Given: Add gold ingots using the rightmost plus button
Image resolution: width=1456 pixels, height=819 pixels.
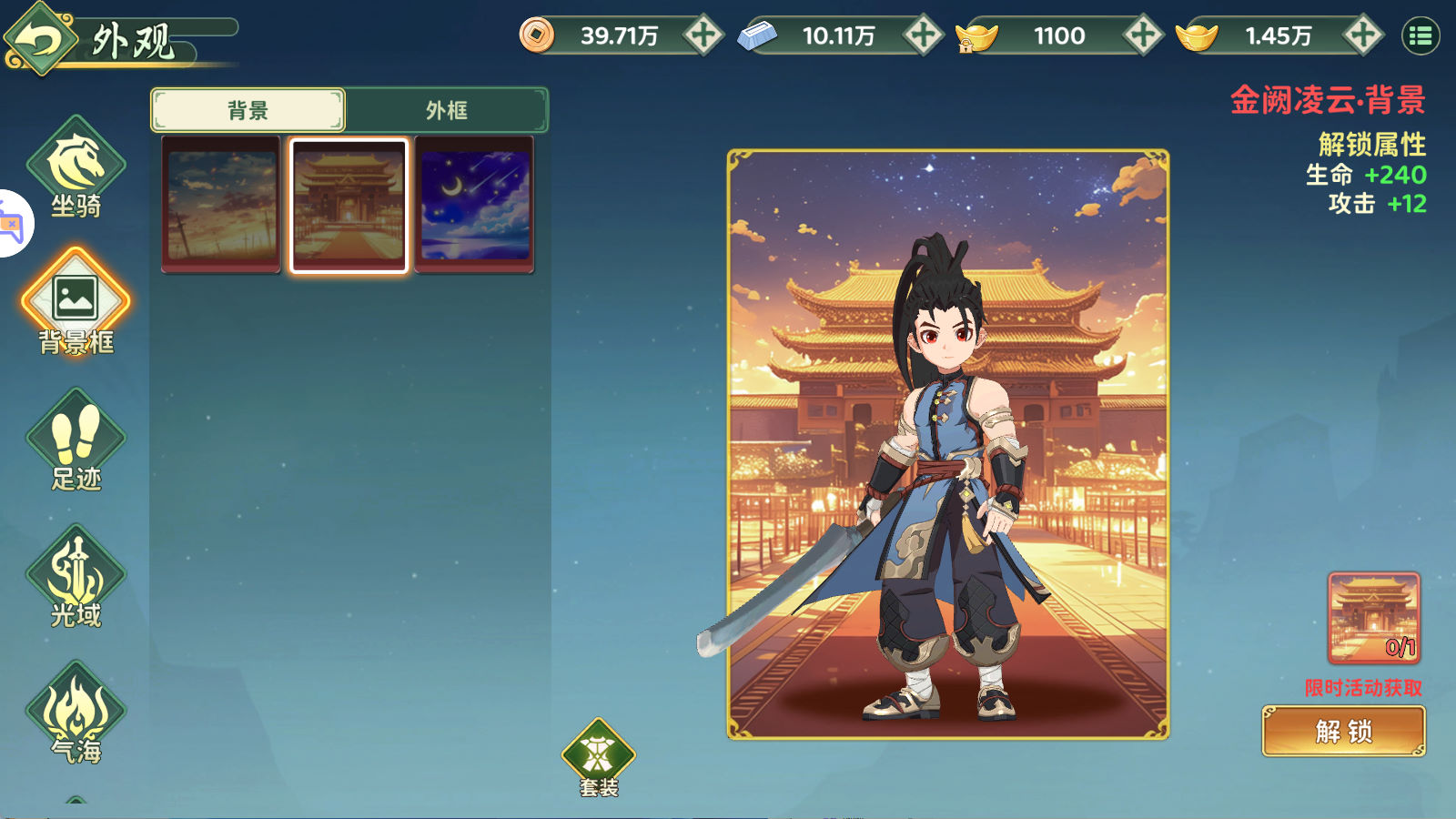Looking at the screenshot, I should (x=1363, y=35).
